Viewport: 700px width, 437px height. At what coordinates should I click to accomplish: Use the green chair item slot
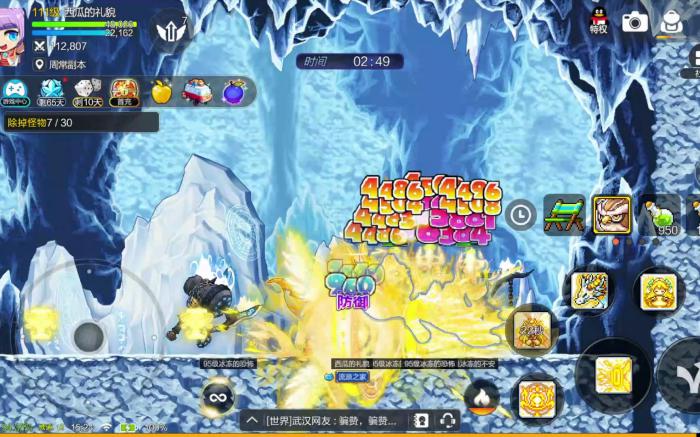point(564,214)
